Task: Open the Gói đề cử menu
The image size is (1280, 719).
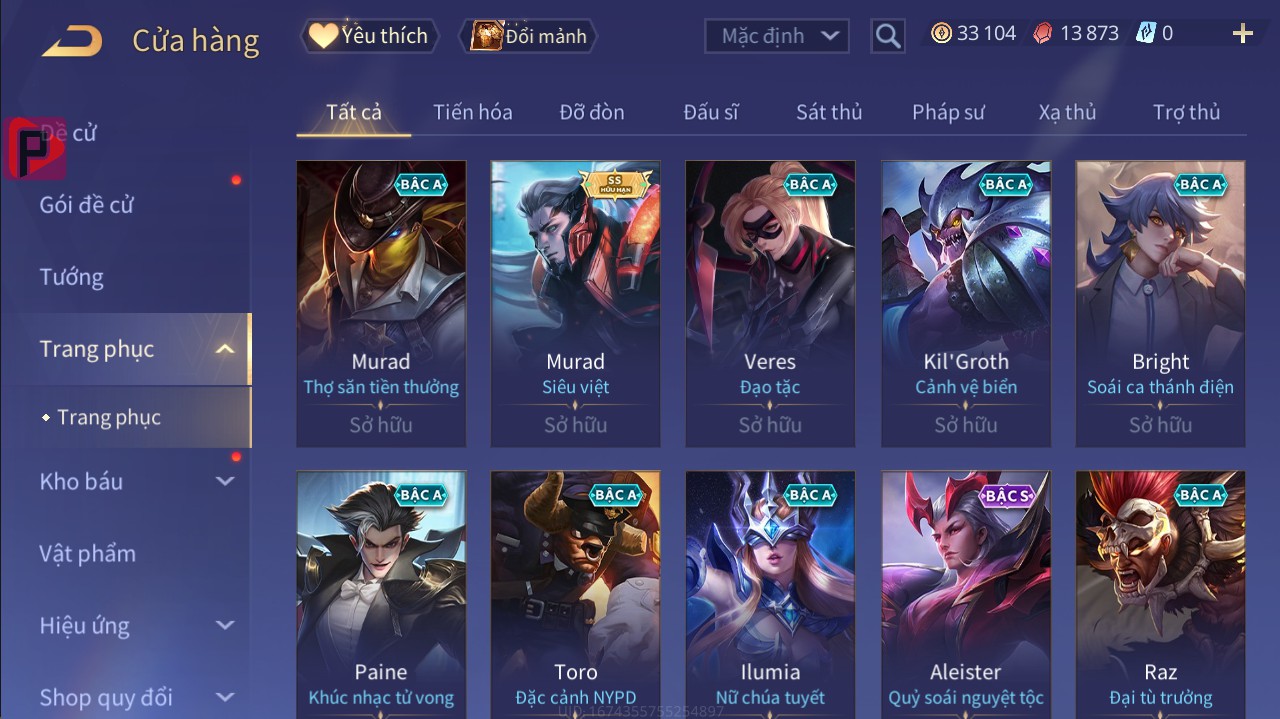Action: tap(87, 205)
